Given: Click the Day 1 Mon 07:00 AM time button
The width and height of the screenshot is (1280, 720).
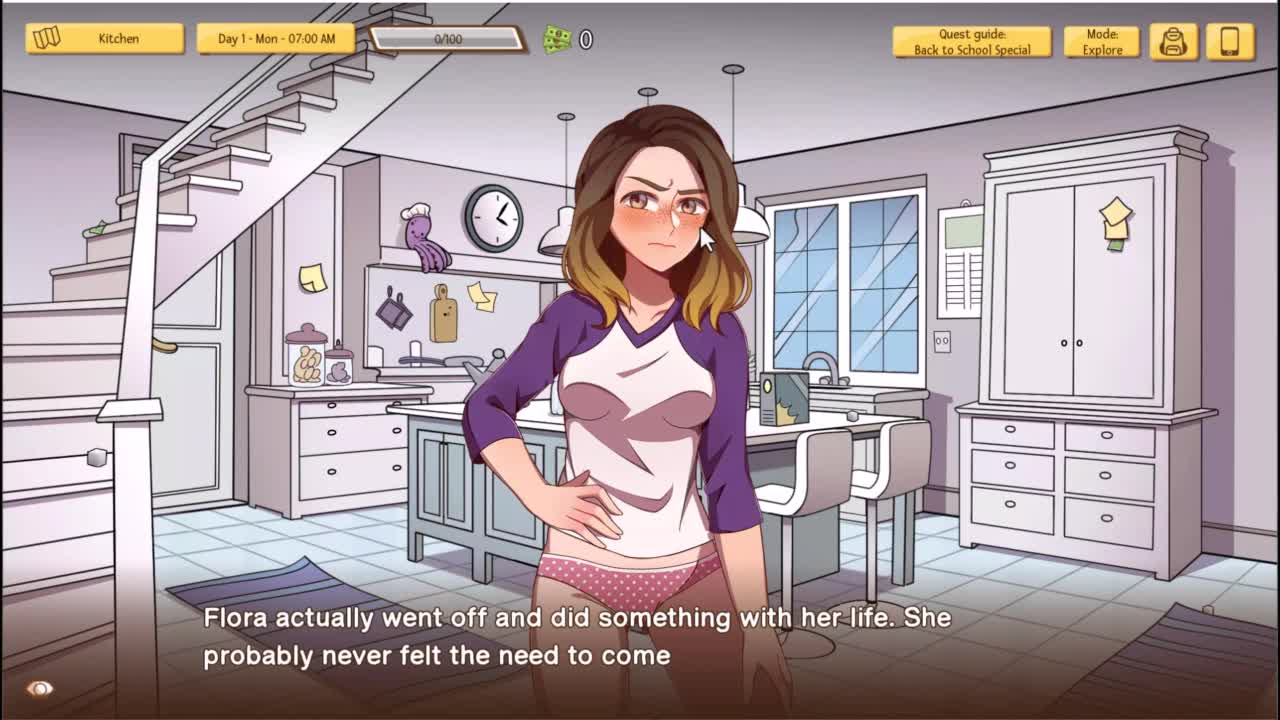Looking at the screenshot, I should [276, 39].
